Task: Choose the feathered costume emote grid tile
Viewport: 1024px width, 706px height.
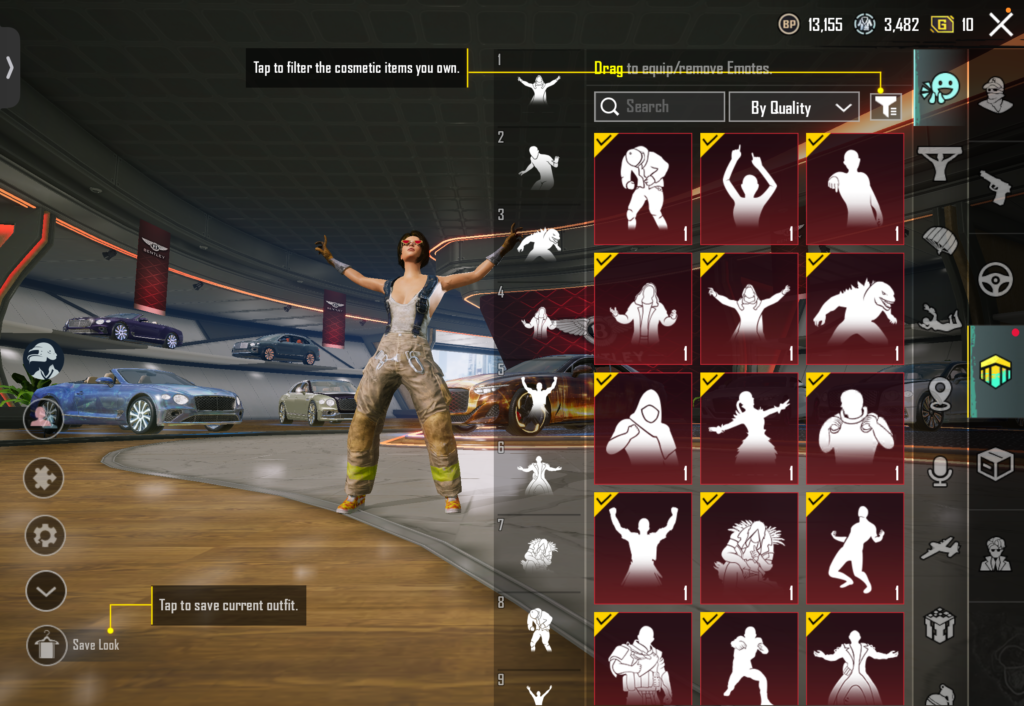Action: pyautogui.click(x=749, y=548)
